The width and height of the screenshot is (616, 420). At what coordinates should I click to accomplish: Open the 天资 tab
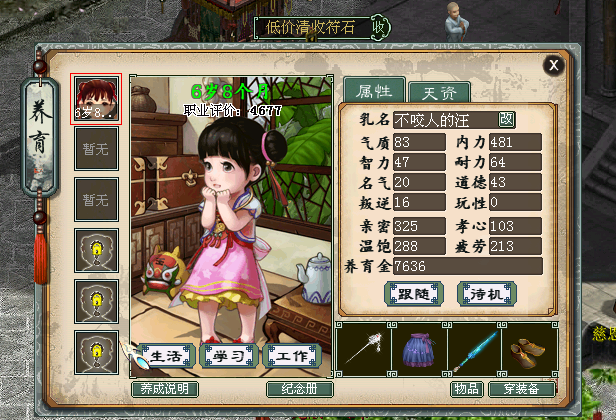(439, 93)
